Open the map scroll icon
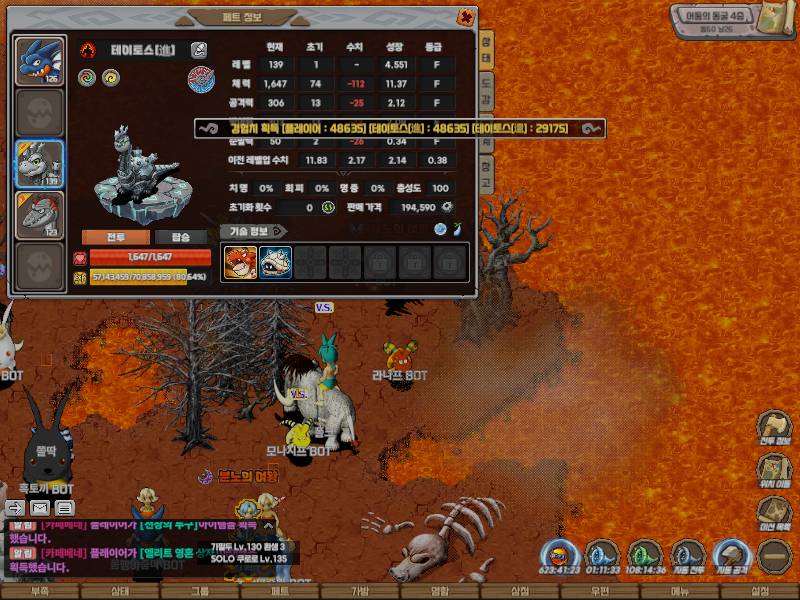The image size is (800, 600). [770, 19]
